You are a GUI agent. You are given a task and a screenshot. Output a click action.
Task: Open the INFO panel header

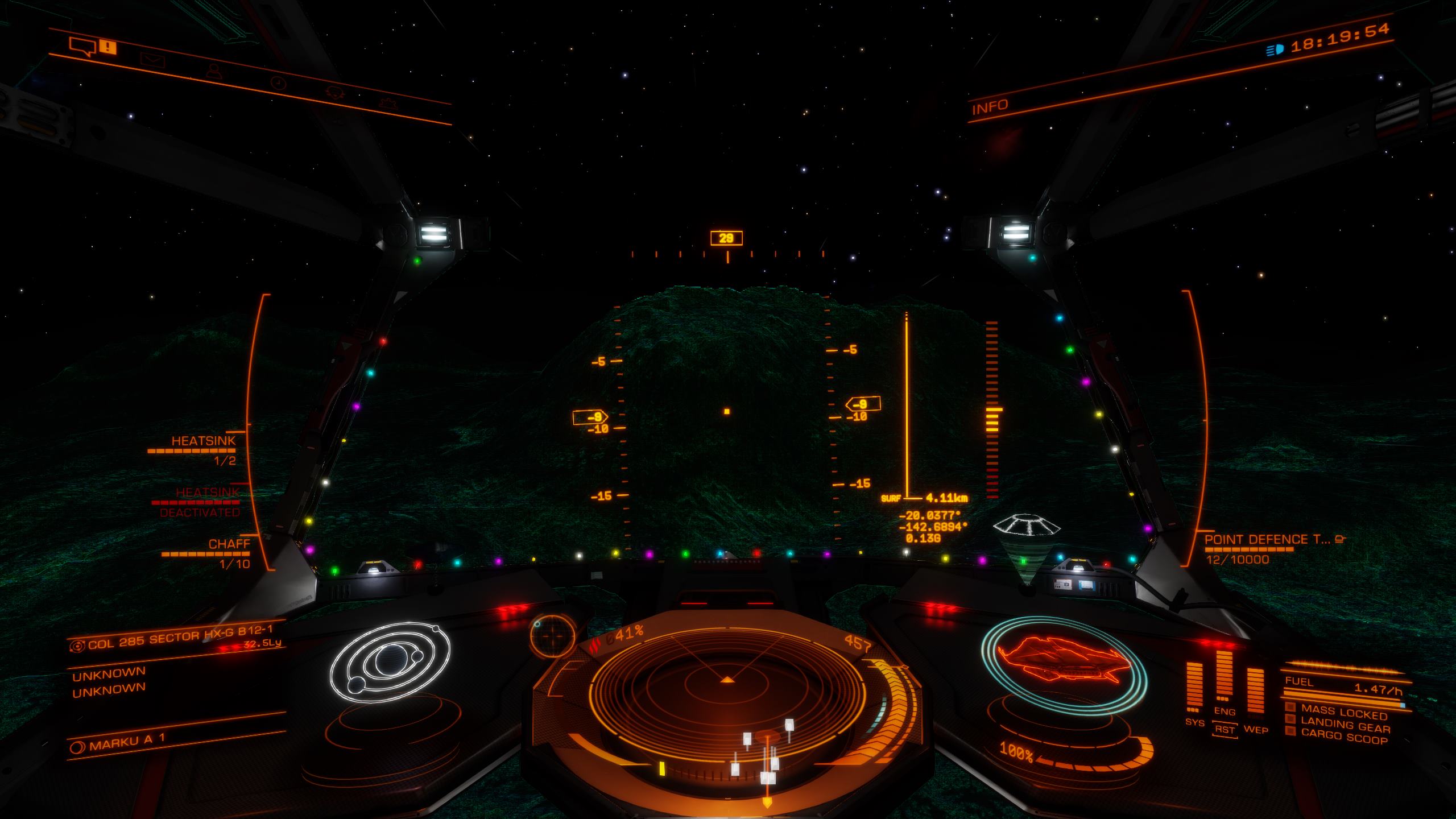click(x=990, y=107)
